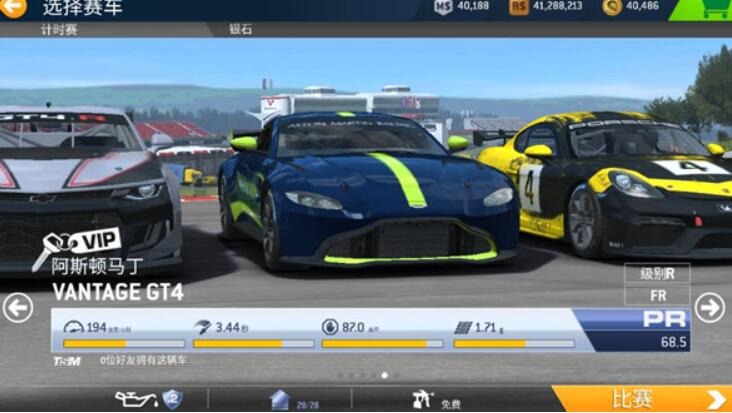This screenshot has width=732, height=413.
Task: Open the free (免费) paint spray gun option
Action: 424,400
